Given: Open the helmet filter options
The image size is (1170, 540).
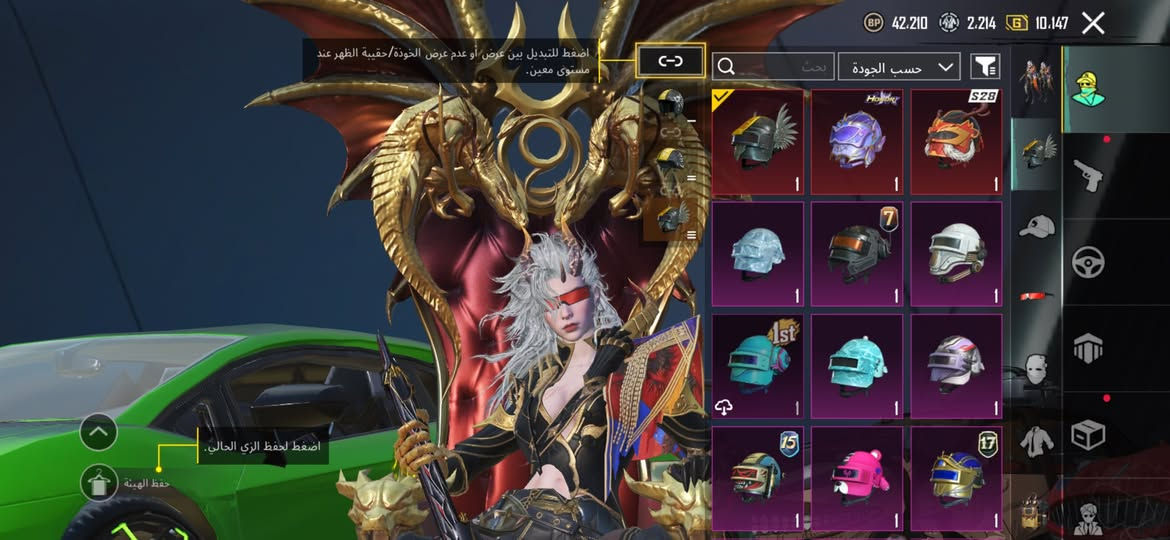Looking at the screenshot, I should click(985, 66).
